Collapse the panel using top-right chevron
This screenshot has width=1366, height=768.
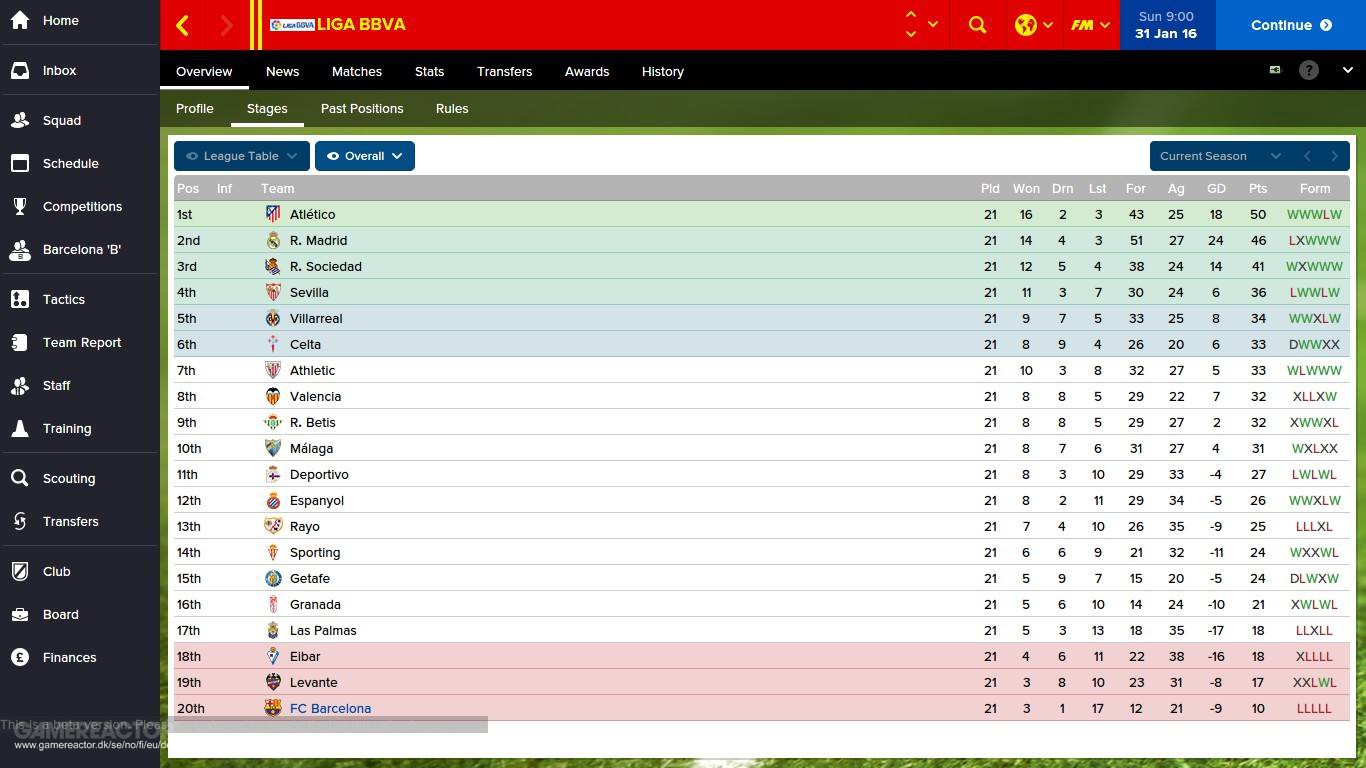point(1348,71)
